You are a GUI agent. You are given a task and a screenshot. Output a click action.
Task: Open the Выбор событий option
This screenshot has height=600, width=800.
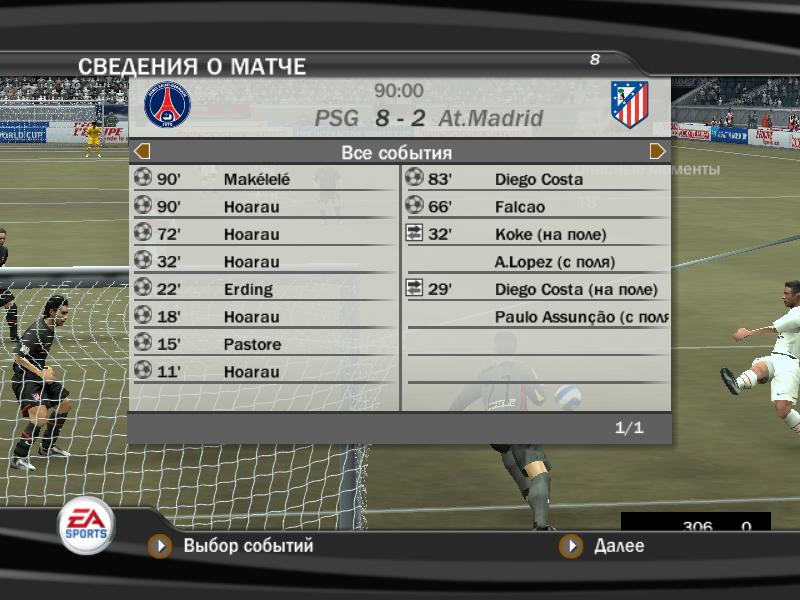click(233, 546)
